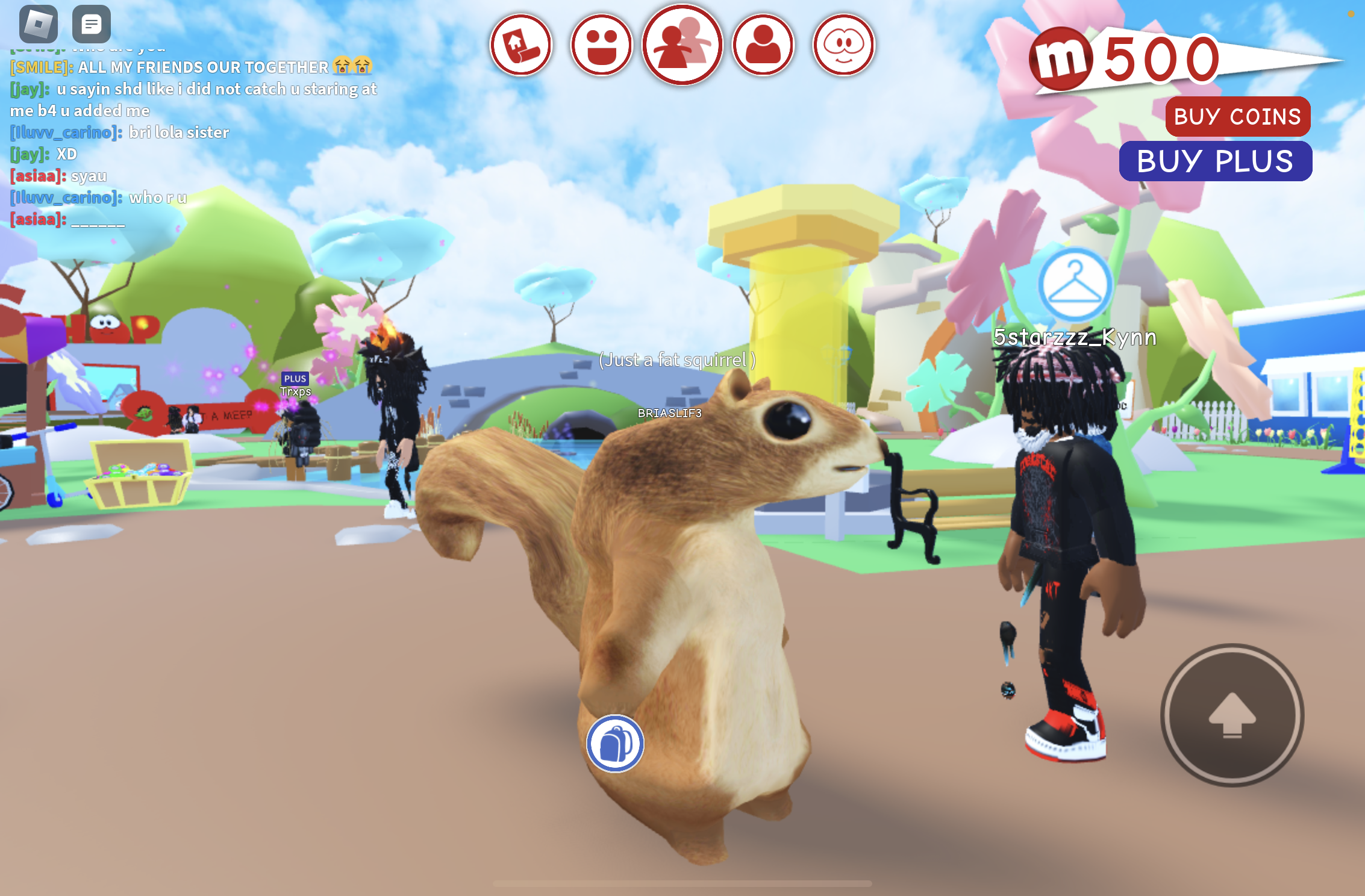Buy coins with the red button
The image size is (1365, 896).
pos(1237,116)
